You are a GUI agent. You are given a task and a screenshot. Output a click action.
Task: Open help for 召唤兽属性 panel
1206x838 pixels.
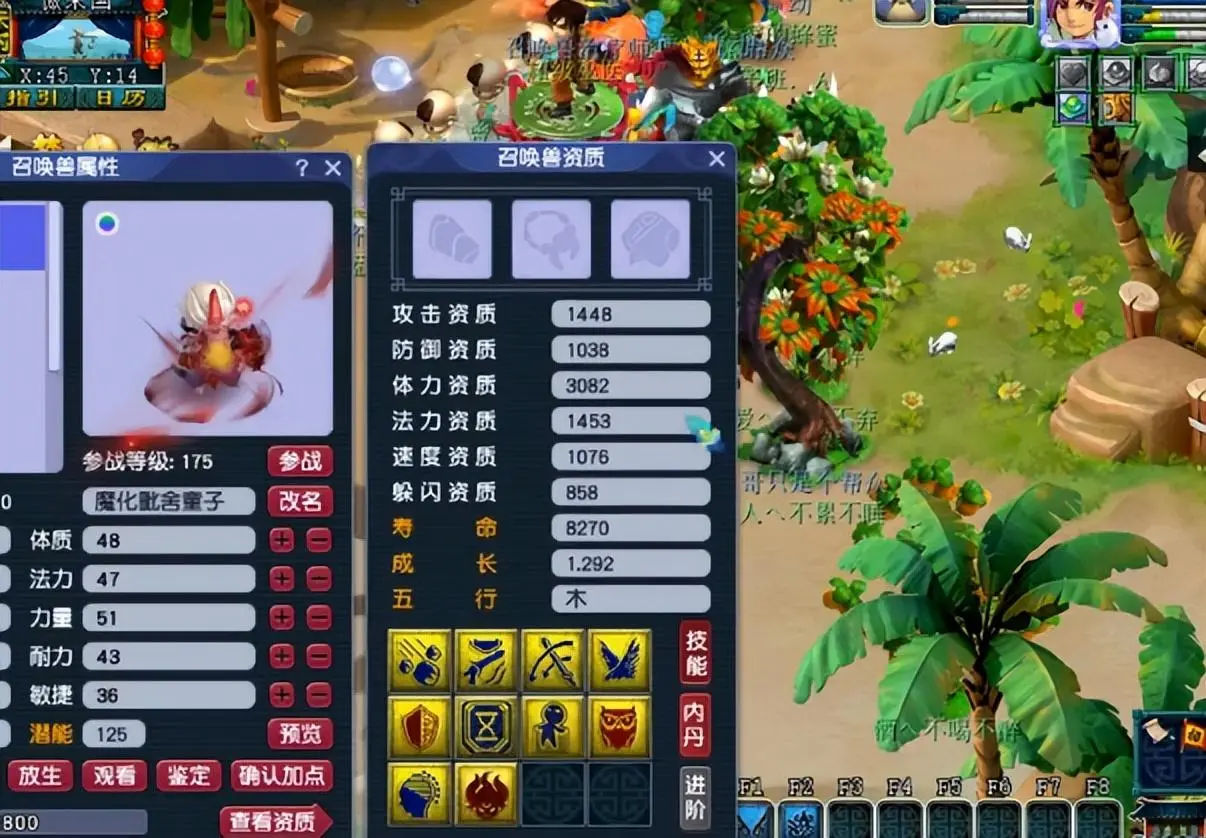pos(302,168)
